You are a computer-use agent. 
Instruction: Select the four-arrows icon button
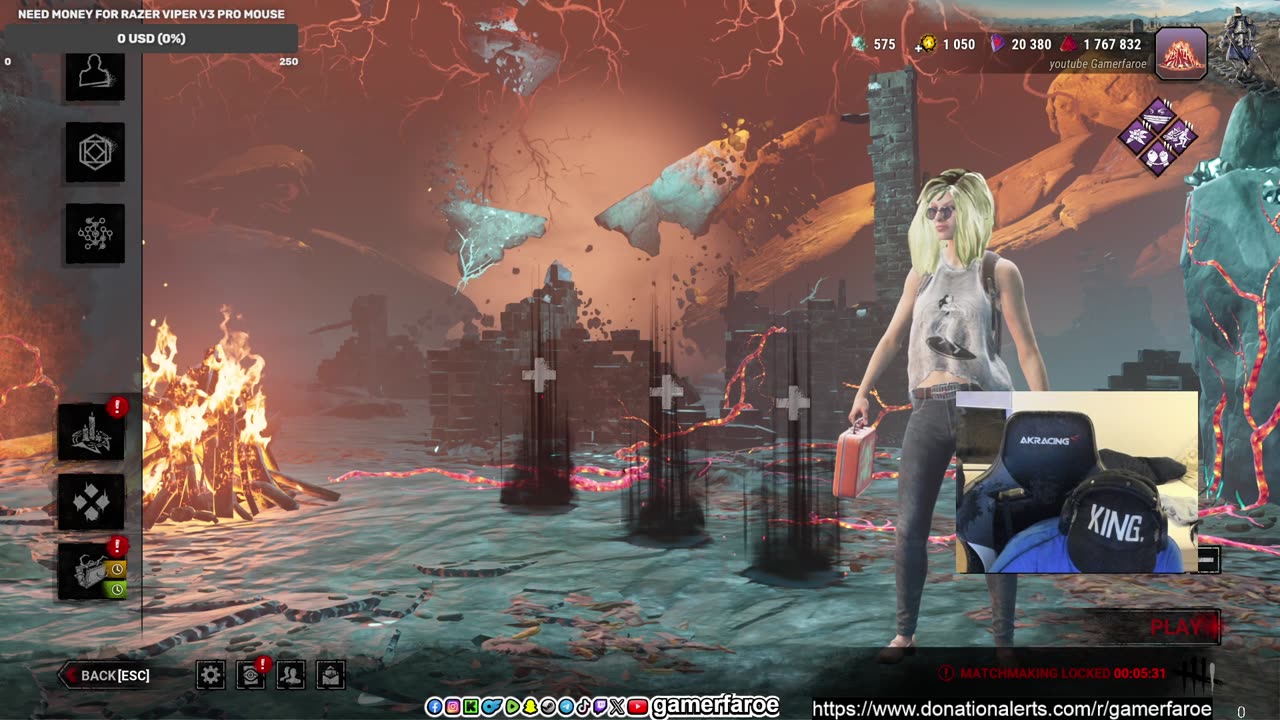91,502
